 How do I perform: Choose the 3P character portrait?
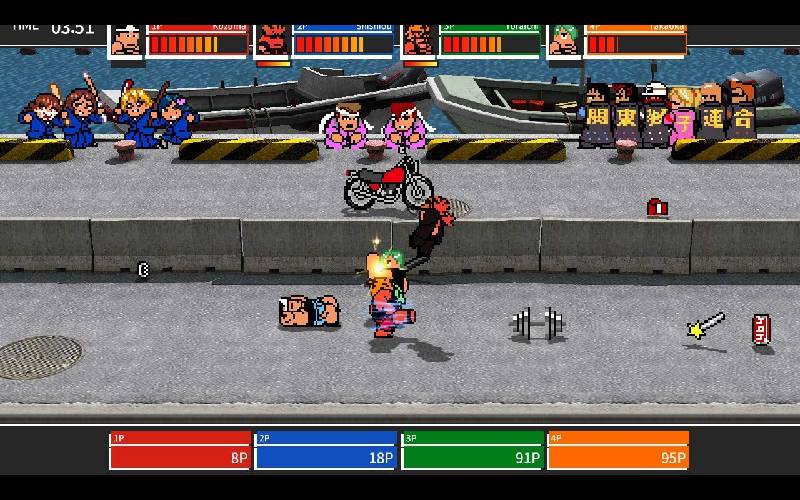tap(417, 40)
